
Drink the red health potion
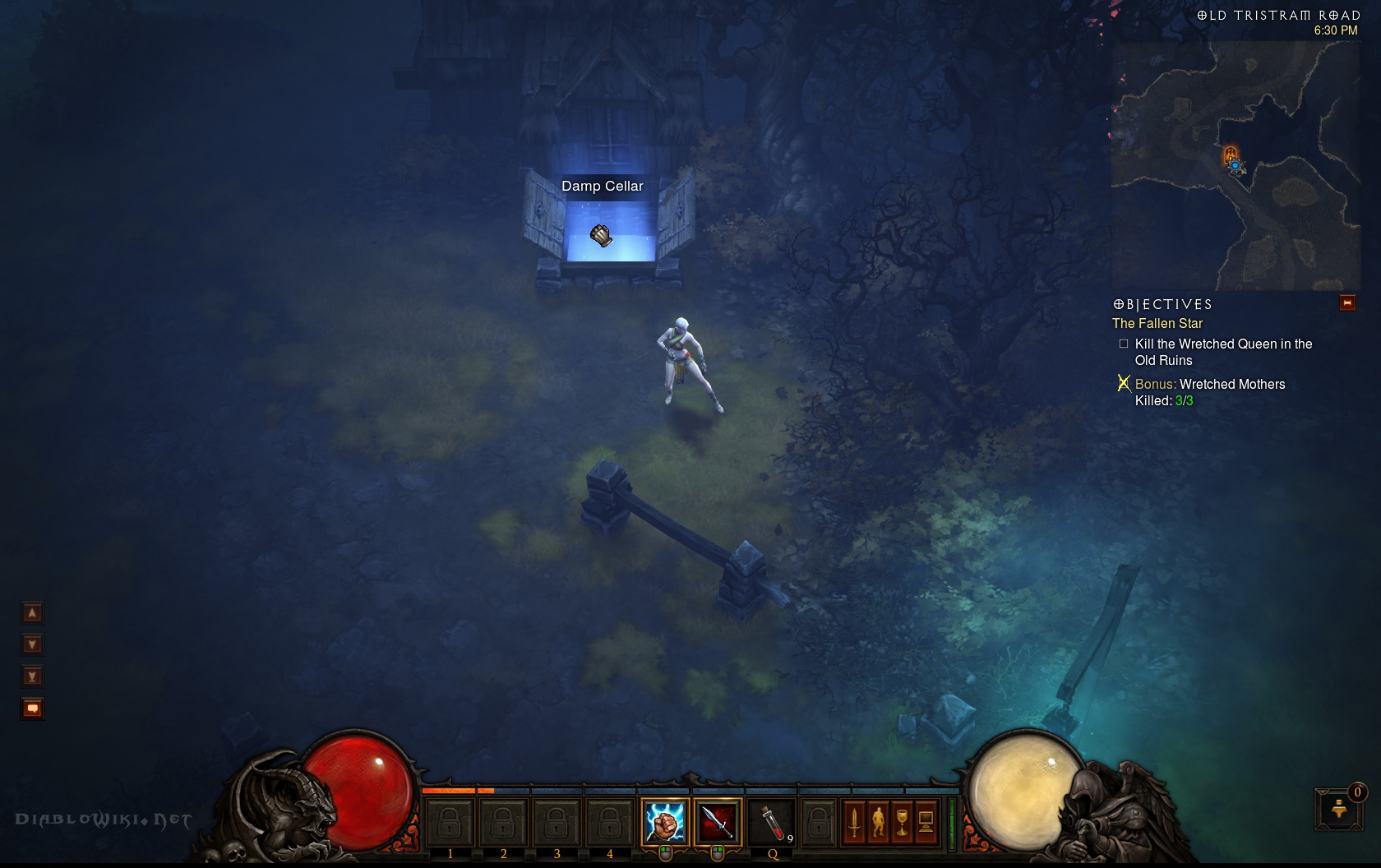tap(771, 821)
